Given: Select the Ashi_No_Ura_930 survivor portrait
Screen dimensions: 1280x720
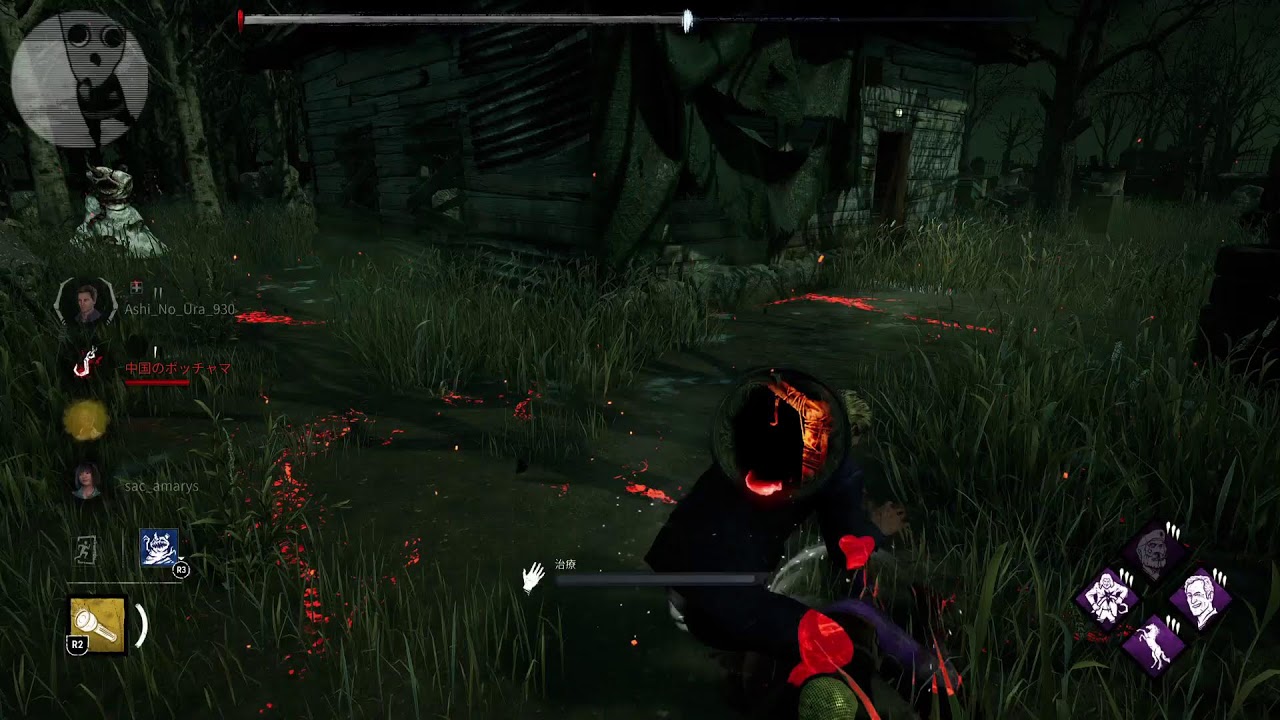Looking at the screenshot, I should point(88,302).
